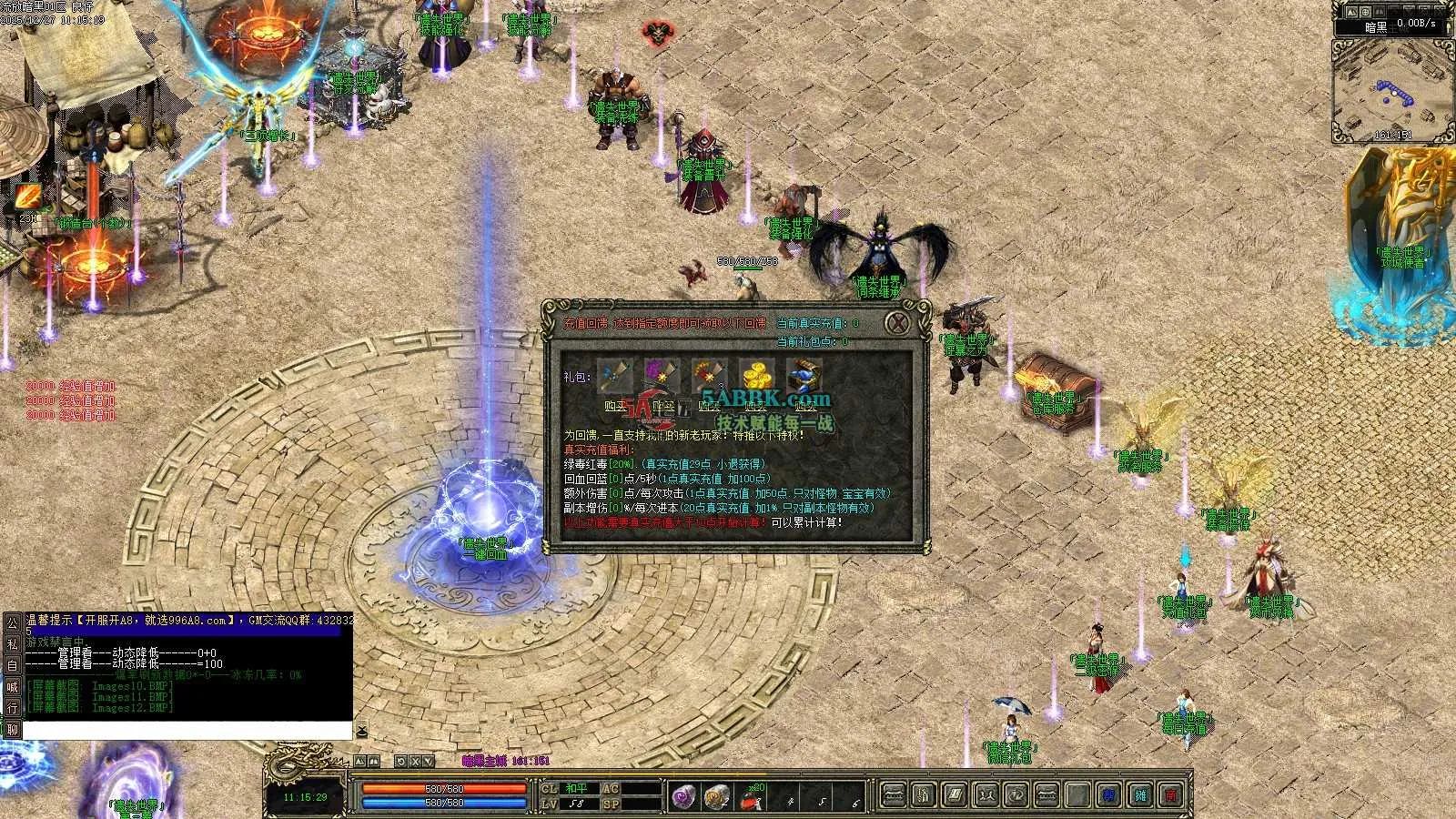Close the 充值回馈 reward dialog
The image size is (1456, 819).
pos(898,323)
